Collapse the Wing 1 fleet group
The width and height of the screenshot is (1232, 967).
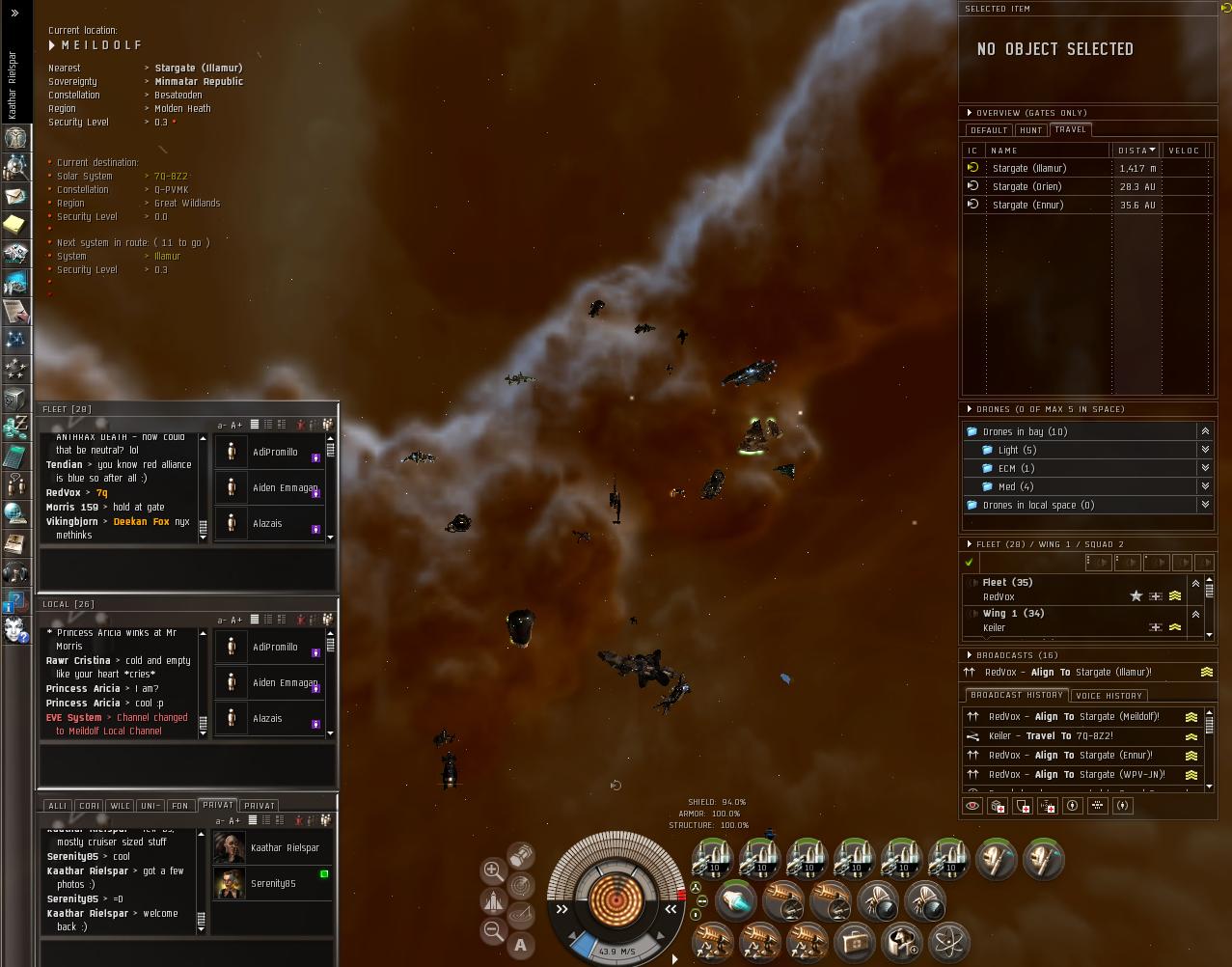click(x=1195, y=614)
